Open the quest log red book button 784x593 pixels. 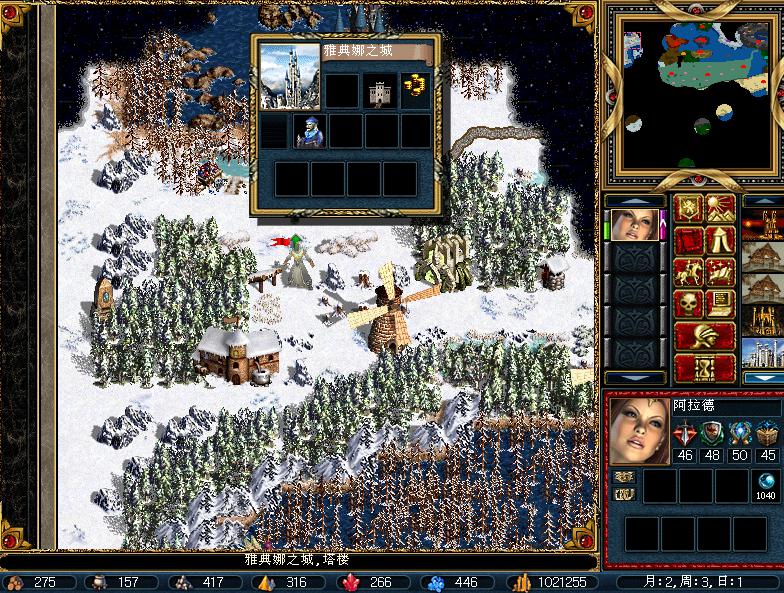pyautogui.click(x=689, y=241)
